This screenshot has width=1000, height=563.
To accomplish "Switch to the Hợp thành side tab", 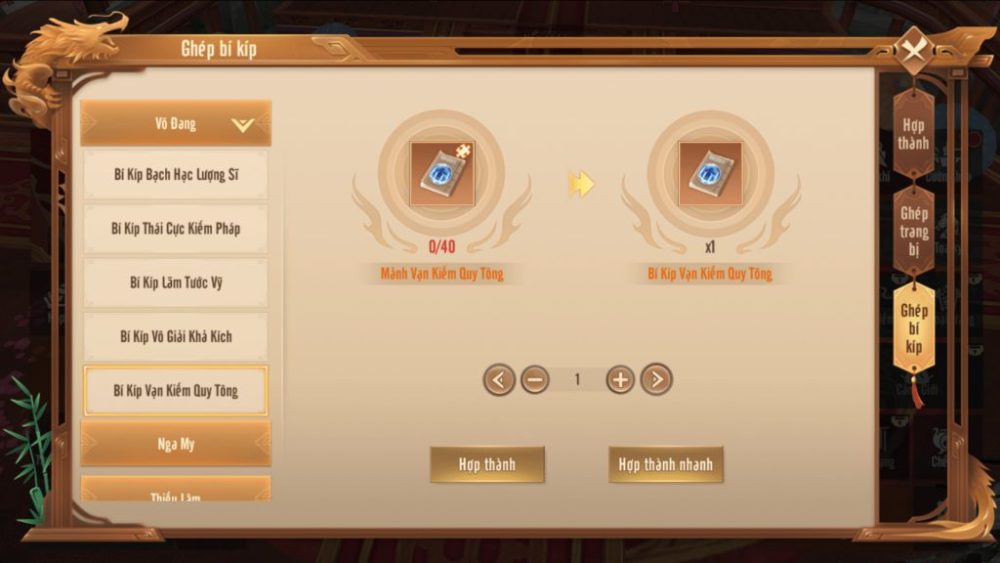I will (x=912, y=135).
